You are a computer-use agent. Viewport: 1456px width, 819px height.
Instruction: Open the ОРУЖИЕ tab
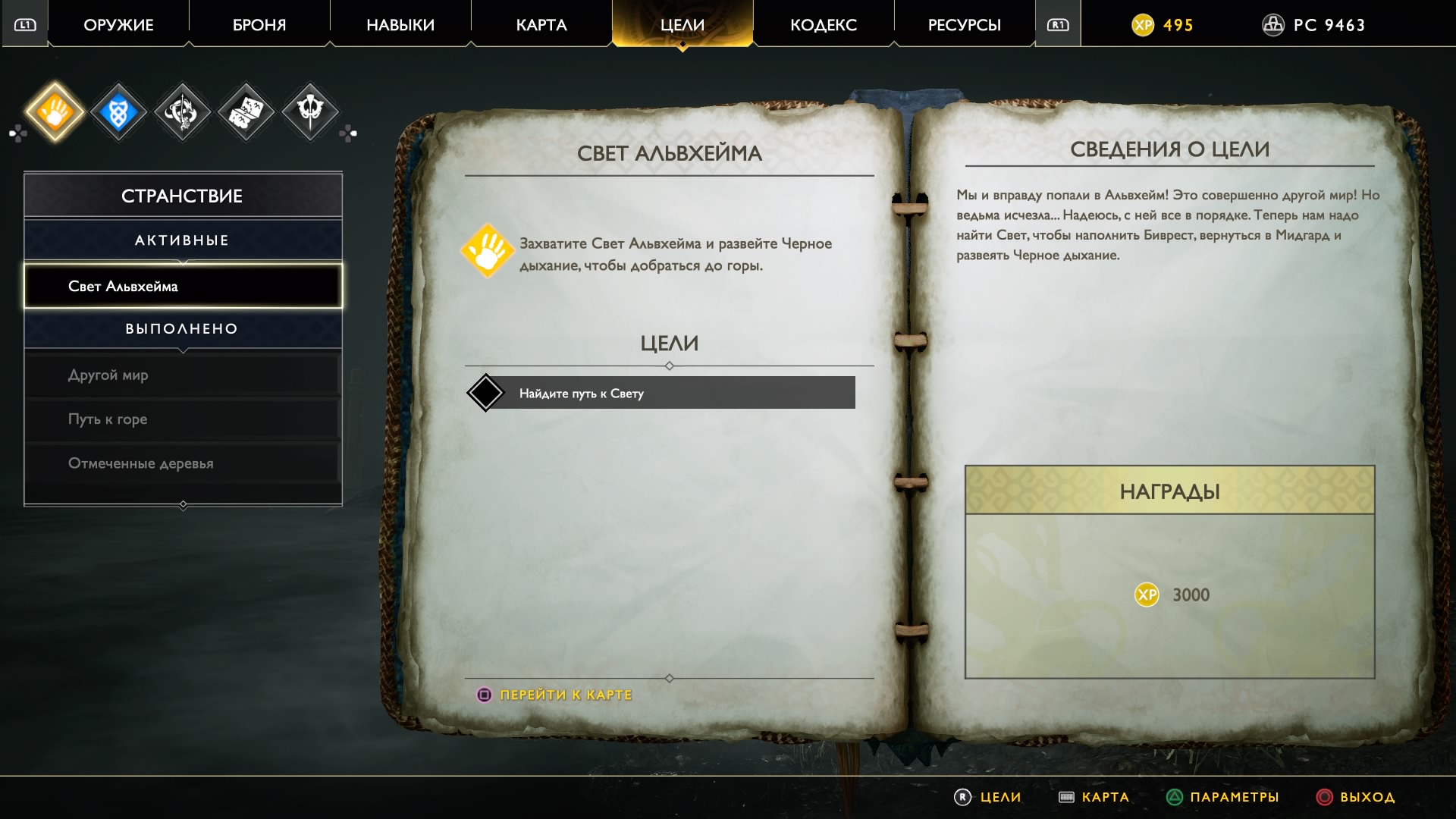(x=118, y=25)
